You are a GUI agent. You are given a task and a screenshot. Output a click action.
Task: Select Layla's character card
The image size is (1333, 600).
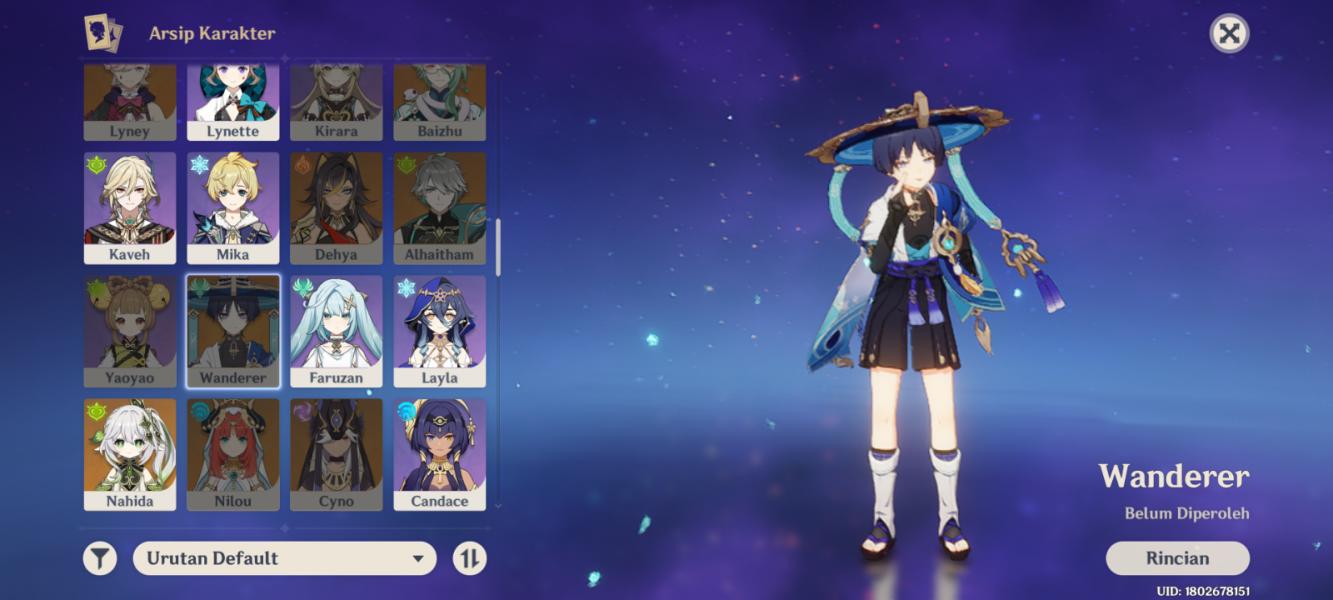(439, 332)
